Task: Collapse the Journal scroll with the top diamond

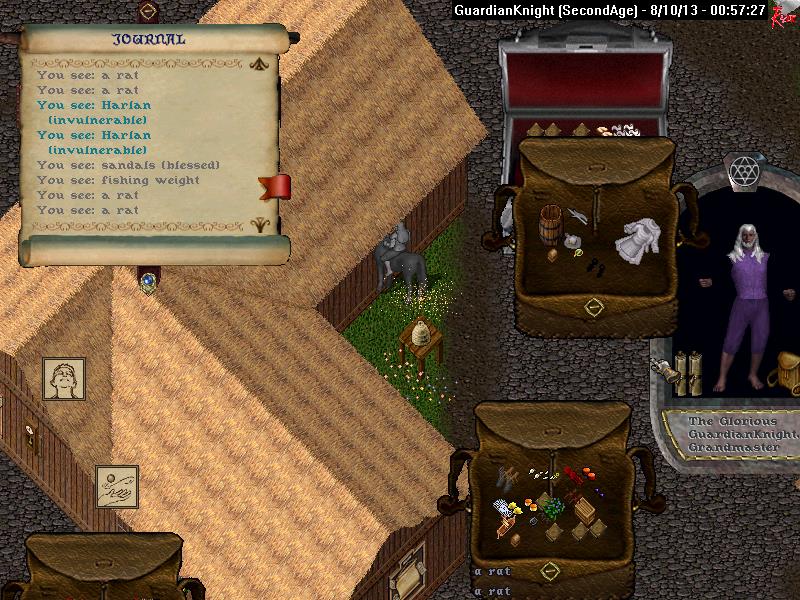Action: coord(148,12)
